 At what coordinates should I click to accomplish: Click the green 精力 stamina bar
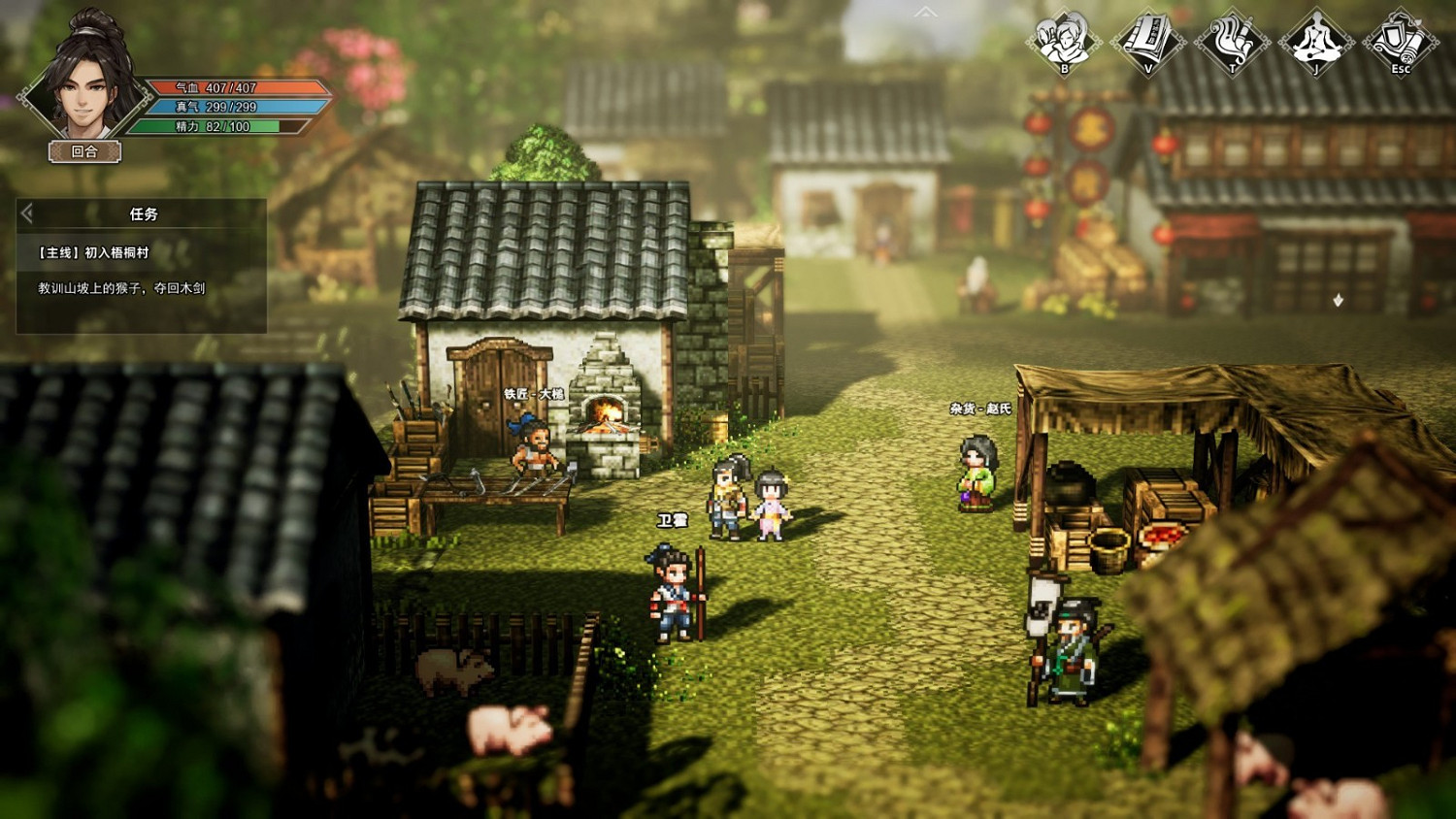click(218, 128)
